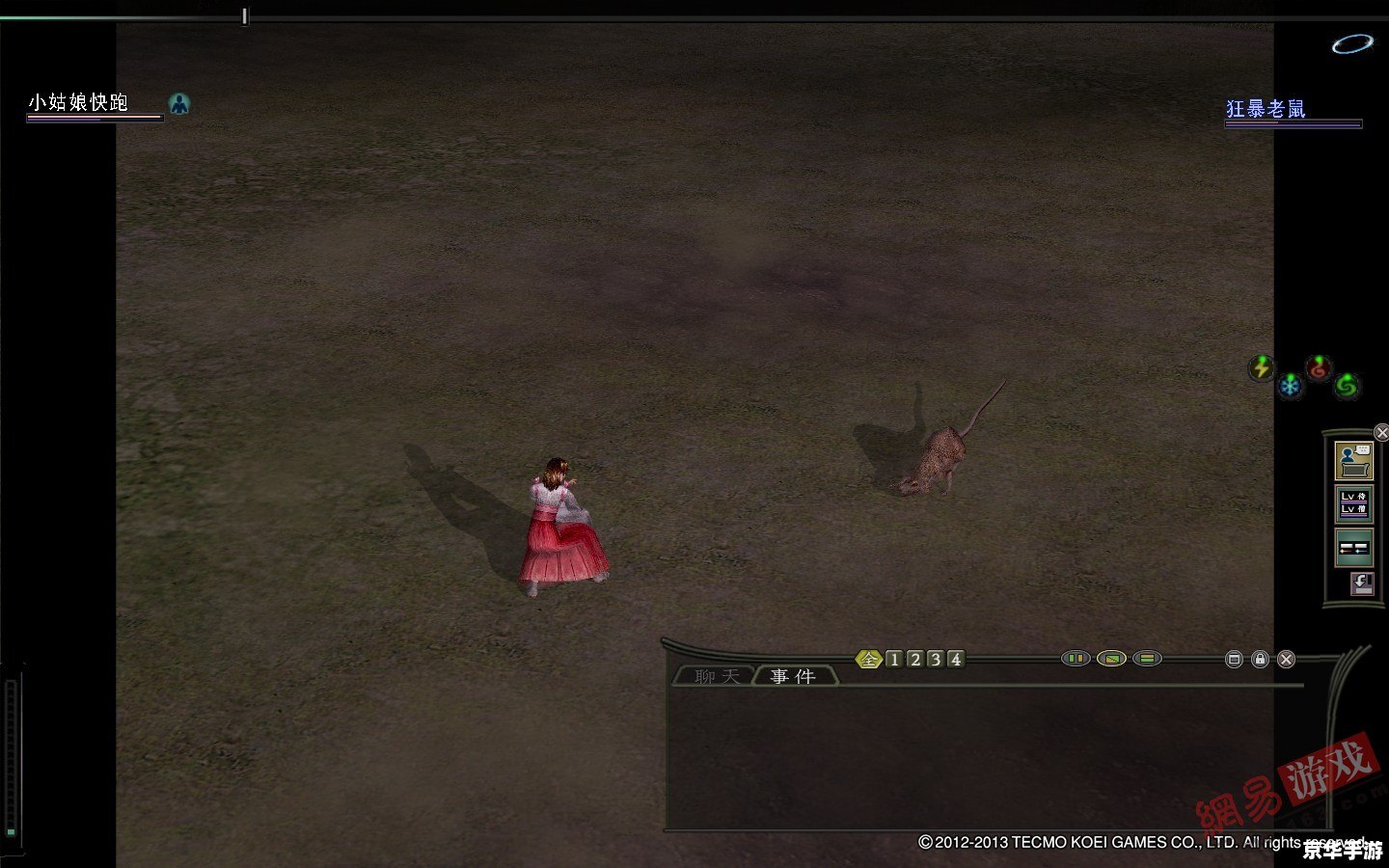
Task: Switch to the 聊天 chat tab
Action: click(x=716, y=677)
